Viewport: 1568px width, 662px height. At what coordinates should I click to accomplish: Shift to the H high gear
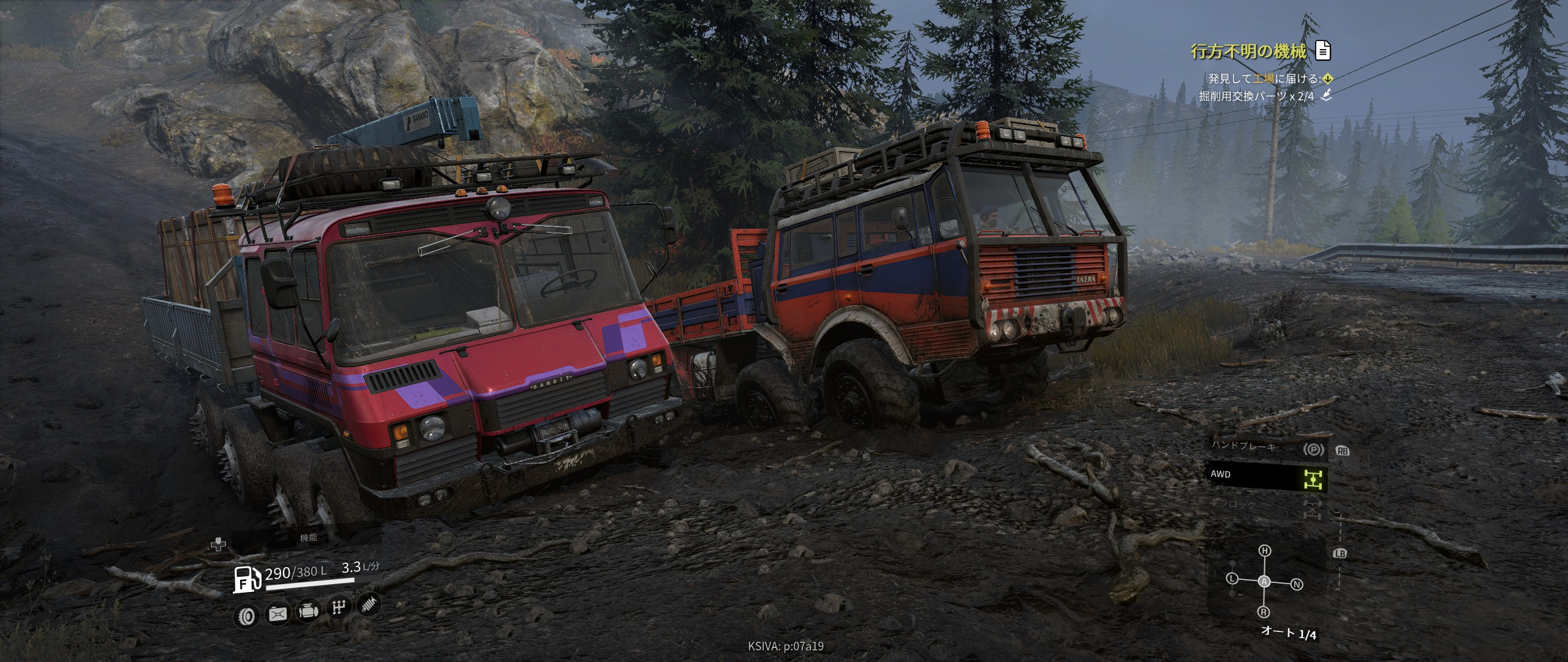click(1265, 551)
